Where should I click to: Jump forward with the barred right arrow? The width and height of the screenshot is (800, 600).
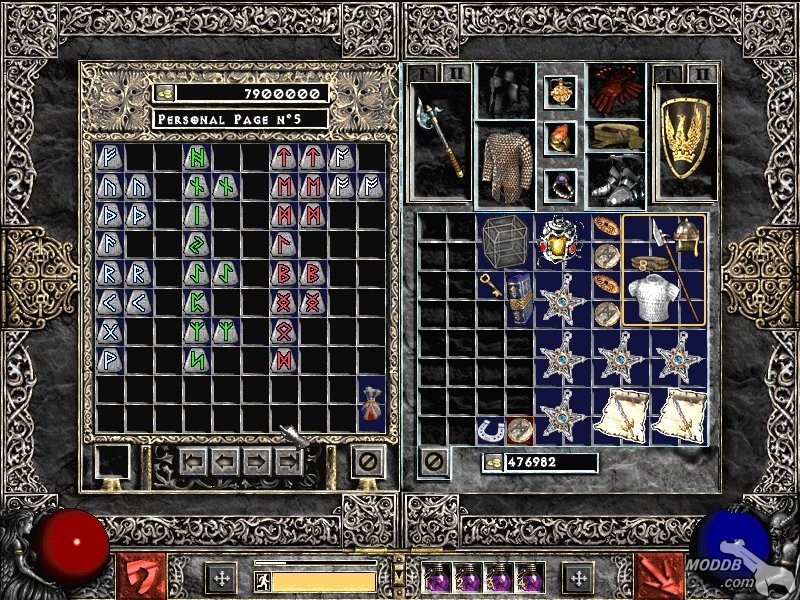290,462
